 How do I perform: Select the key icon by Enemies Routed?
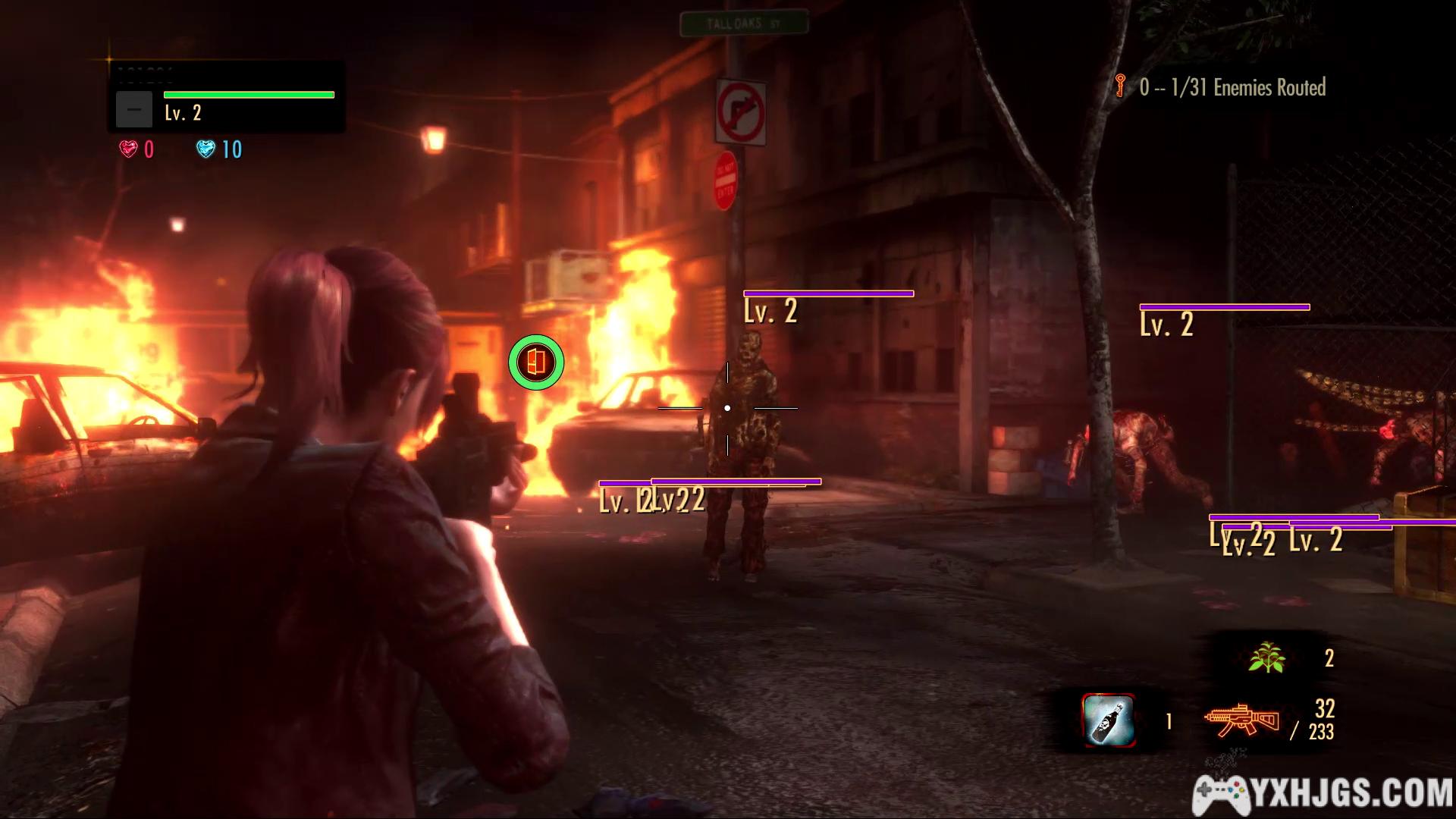pos(1120,86)
